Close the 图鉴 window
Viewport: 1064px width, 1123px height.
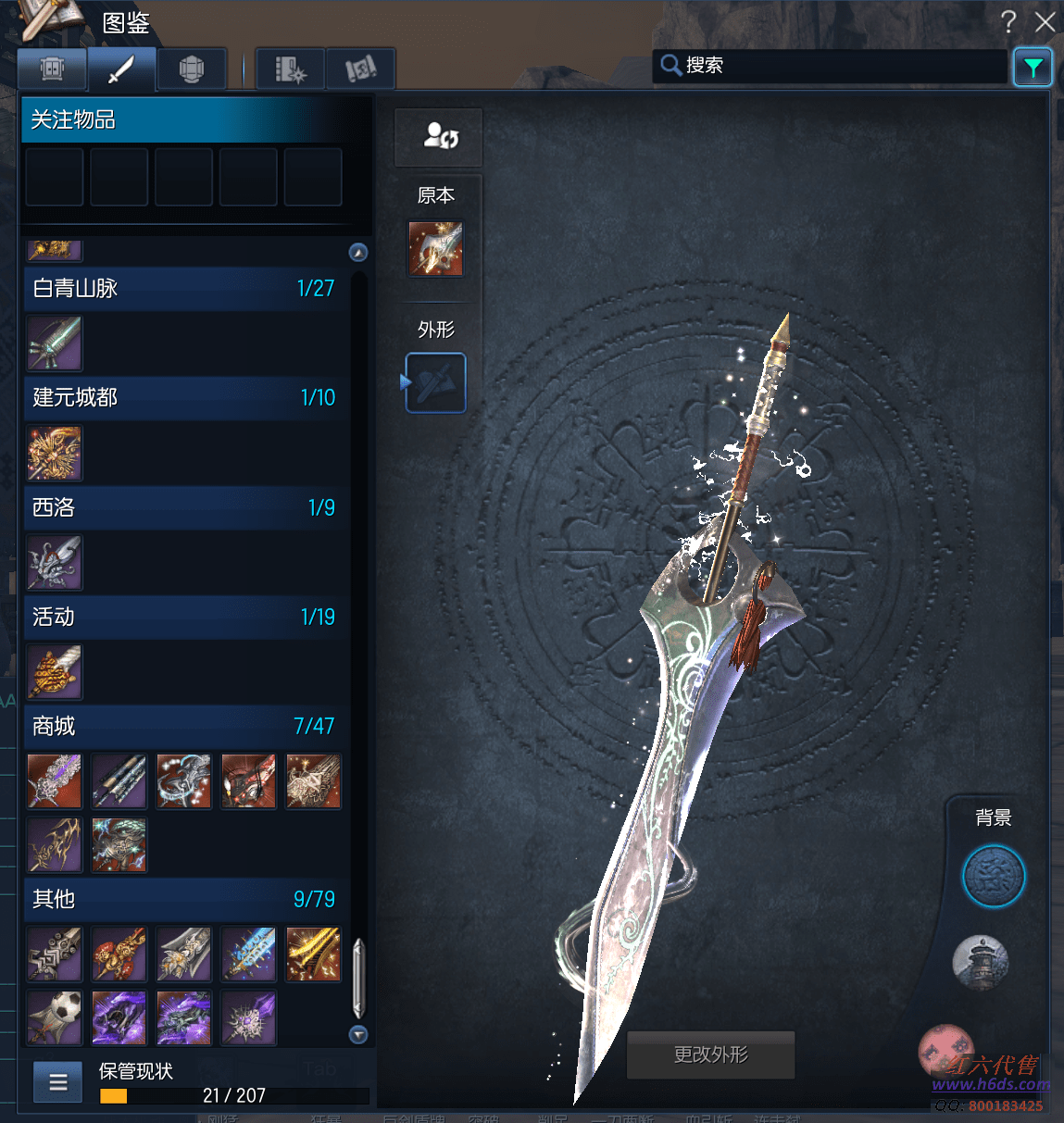[1045, 22]
